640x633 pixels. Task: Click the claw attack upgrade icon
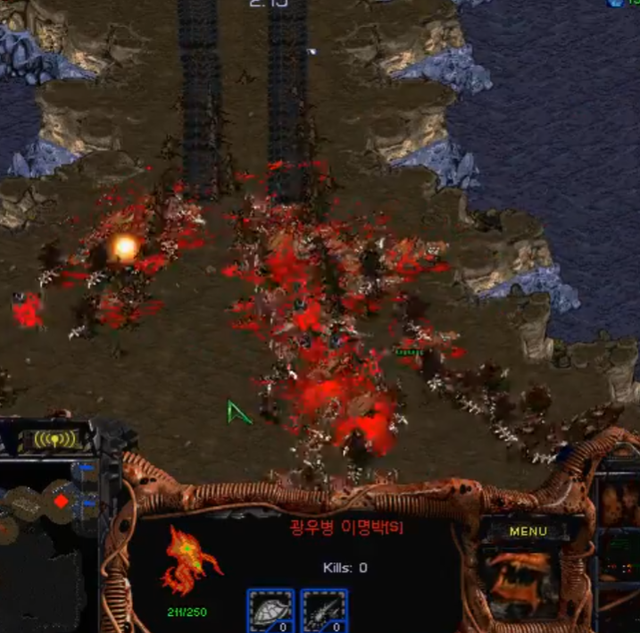tap(325, 610)
